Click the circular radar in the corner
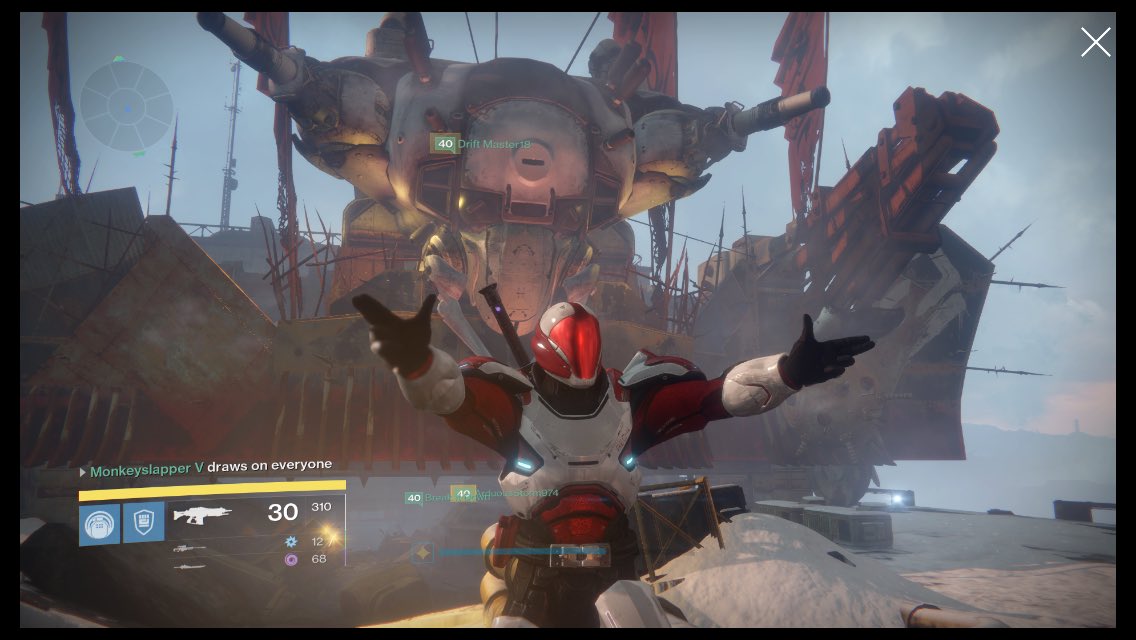The height and width of the screenshot is (640, 1136). (126, 106)
